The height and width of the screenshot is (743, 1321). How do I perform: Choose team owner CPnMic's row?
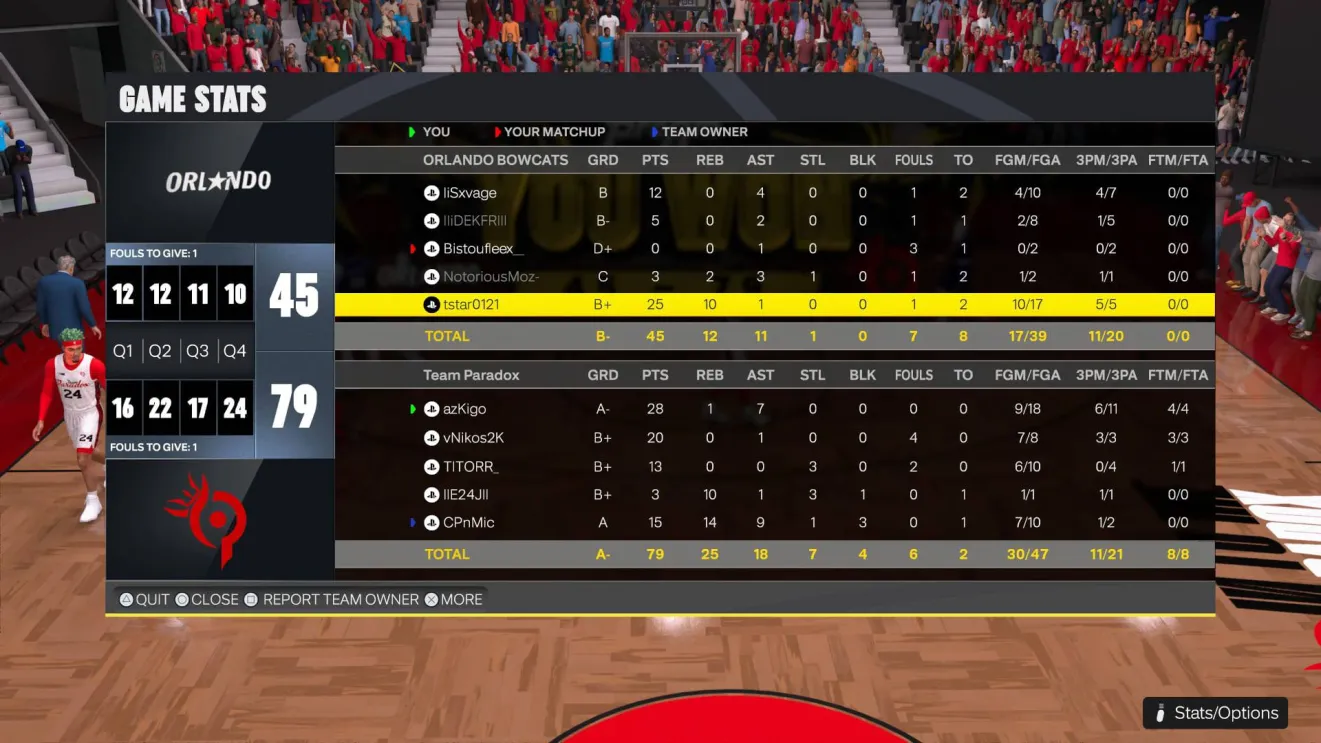[x=469, y=523]
